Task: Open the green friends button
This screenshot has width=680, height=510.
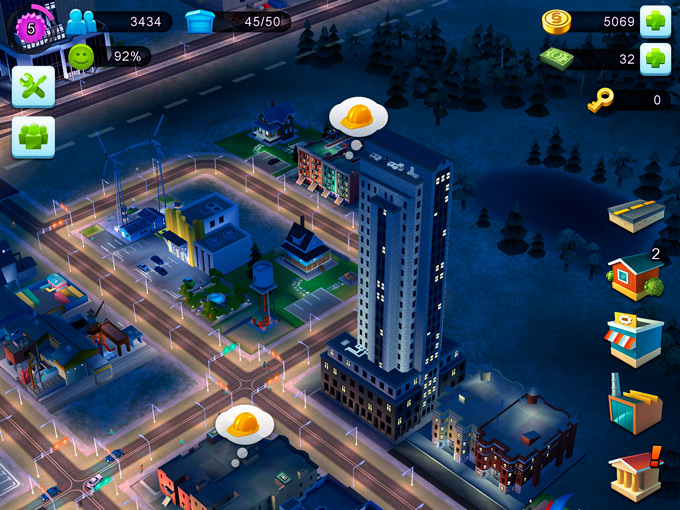Action: click(x=33, y=137)
